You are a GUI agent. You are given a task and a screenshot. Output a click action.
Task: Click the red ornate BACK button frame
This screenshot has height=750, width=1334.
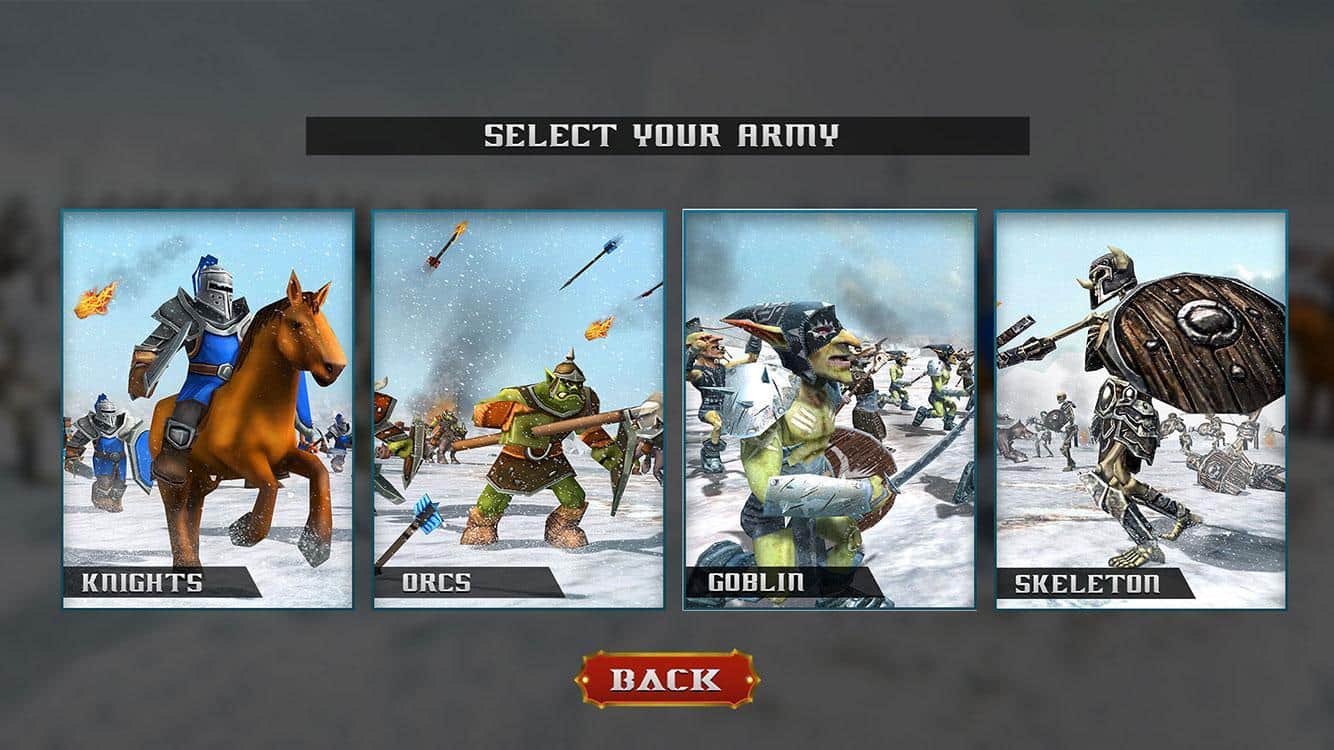click(665, 677)
